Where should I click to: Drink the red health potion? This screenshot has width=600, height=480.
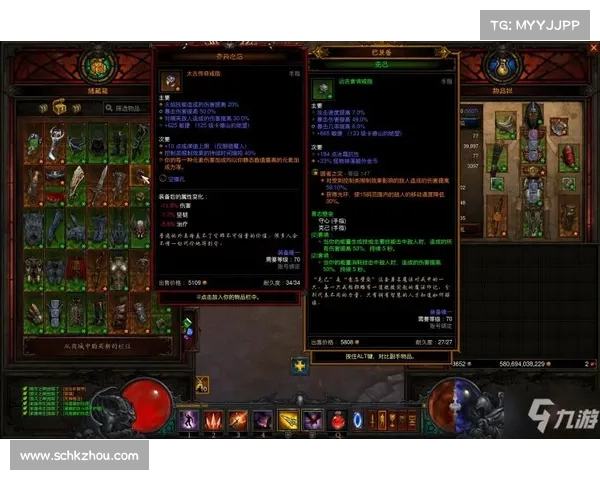(x=337, y=420)
